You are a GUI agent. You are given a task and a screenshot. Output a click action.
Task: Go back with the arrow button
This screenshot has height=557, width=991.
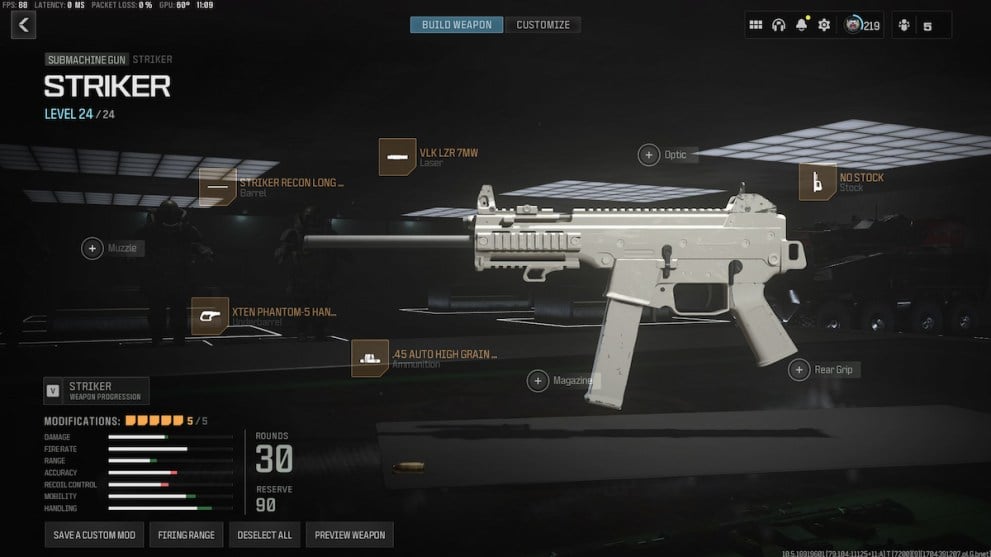pos(23,25)
